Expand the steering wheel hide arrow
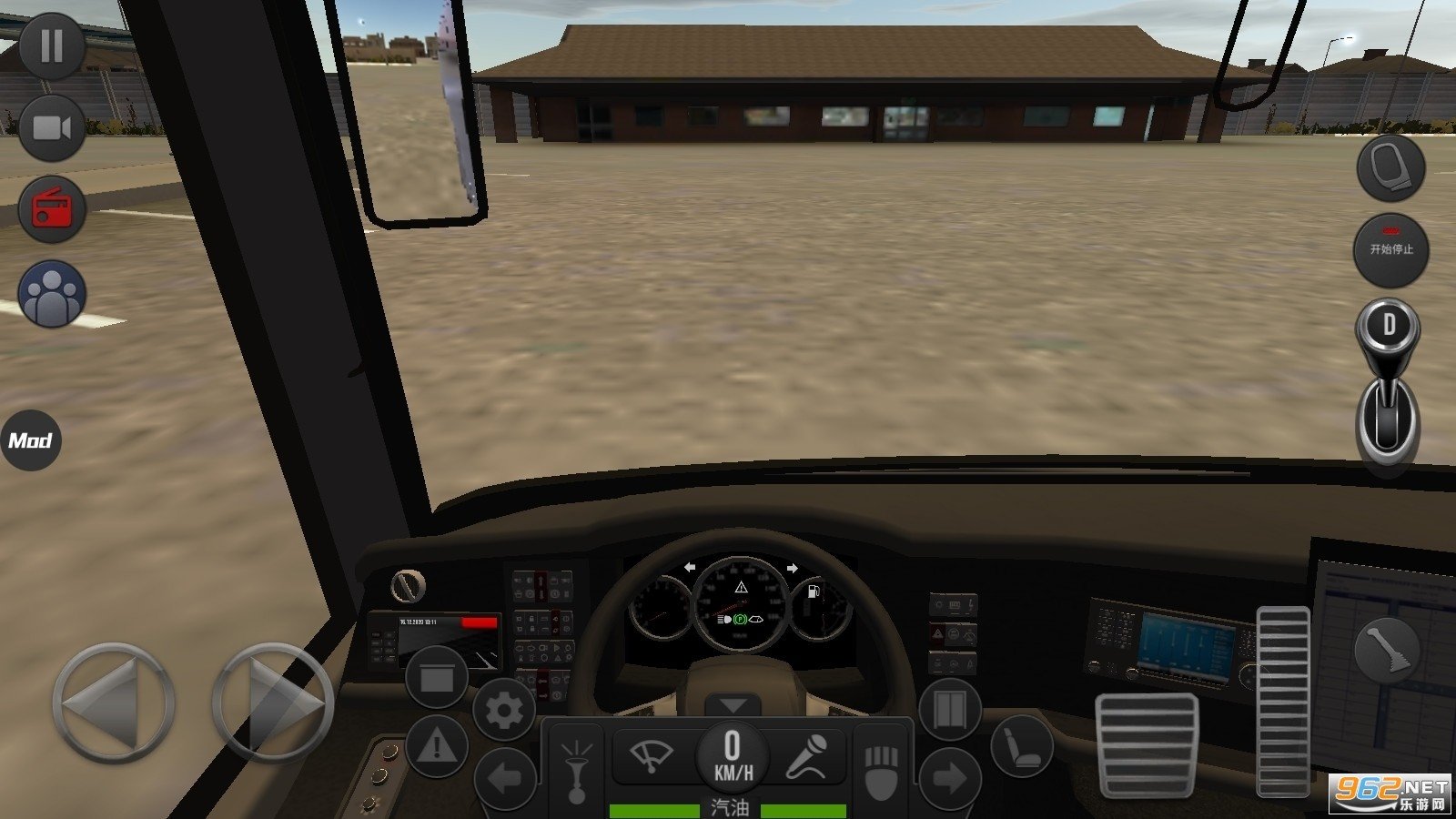 click(732, 705)
